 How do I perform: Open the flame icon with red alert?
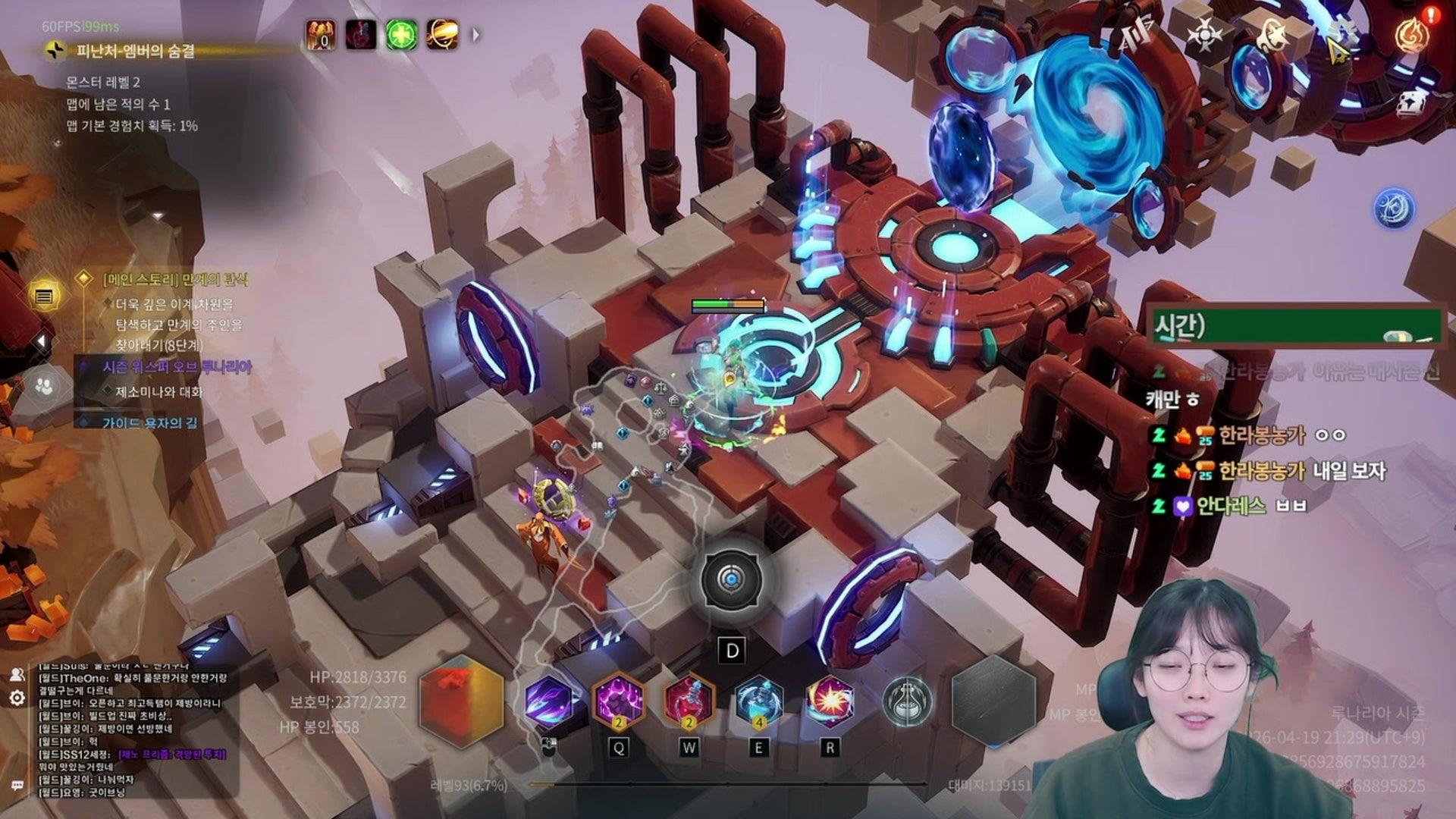click(x=1411, y=34)
